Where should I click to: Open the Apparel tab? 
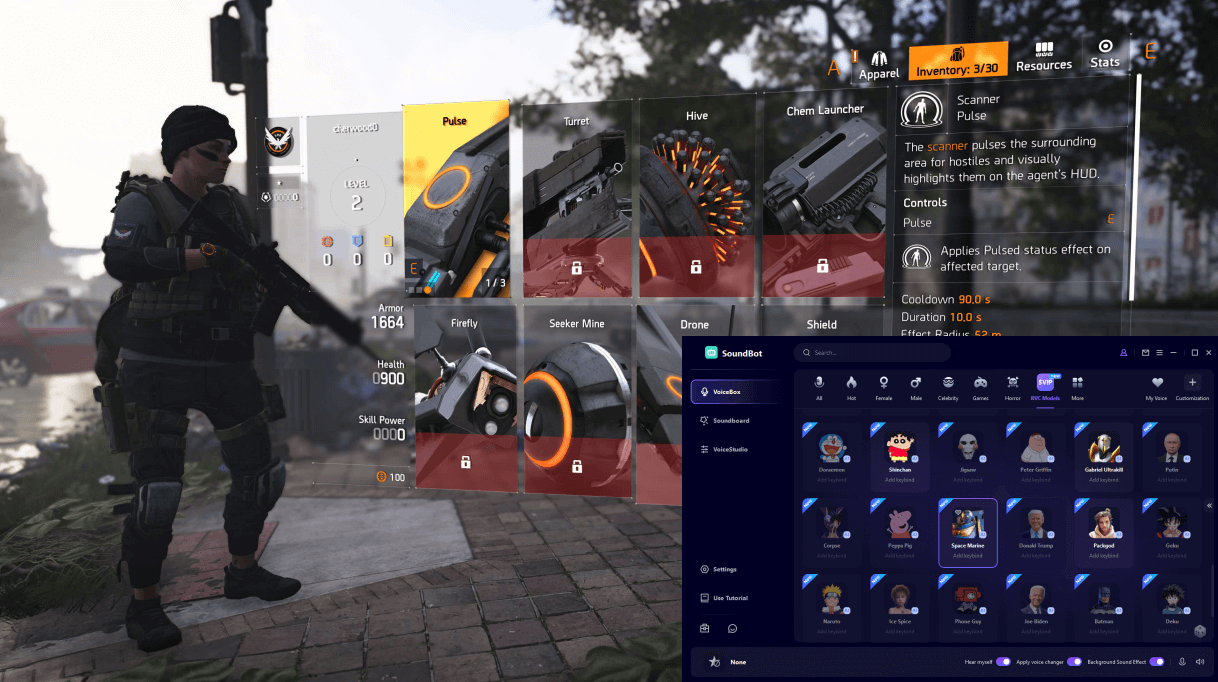(879, 65)
